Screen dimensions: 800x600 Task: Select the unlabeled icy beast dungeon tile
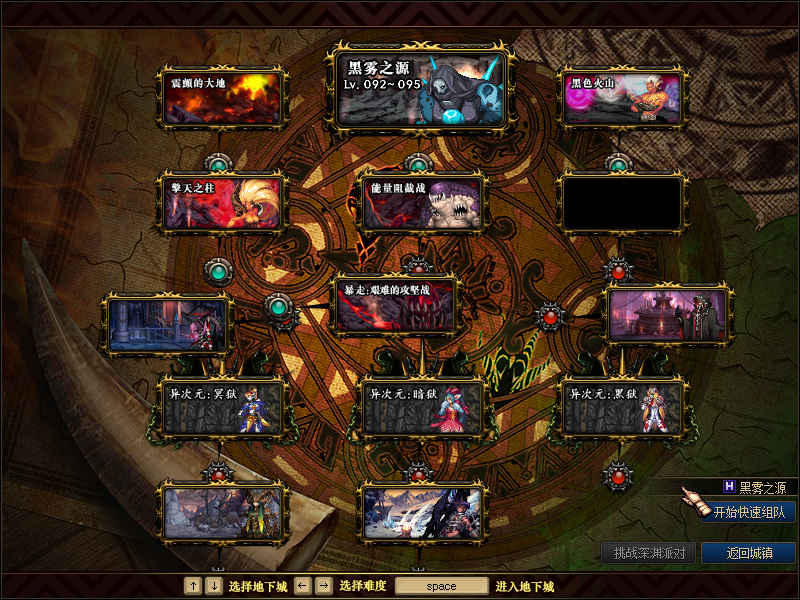click(422, 512)
